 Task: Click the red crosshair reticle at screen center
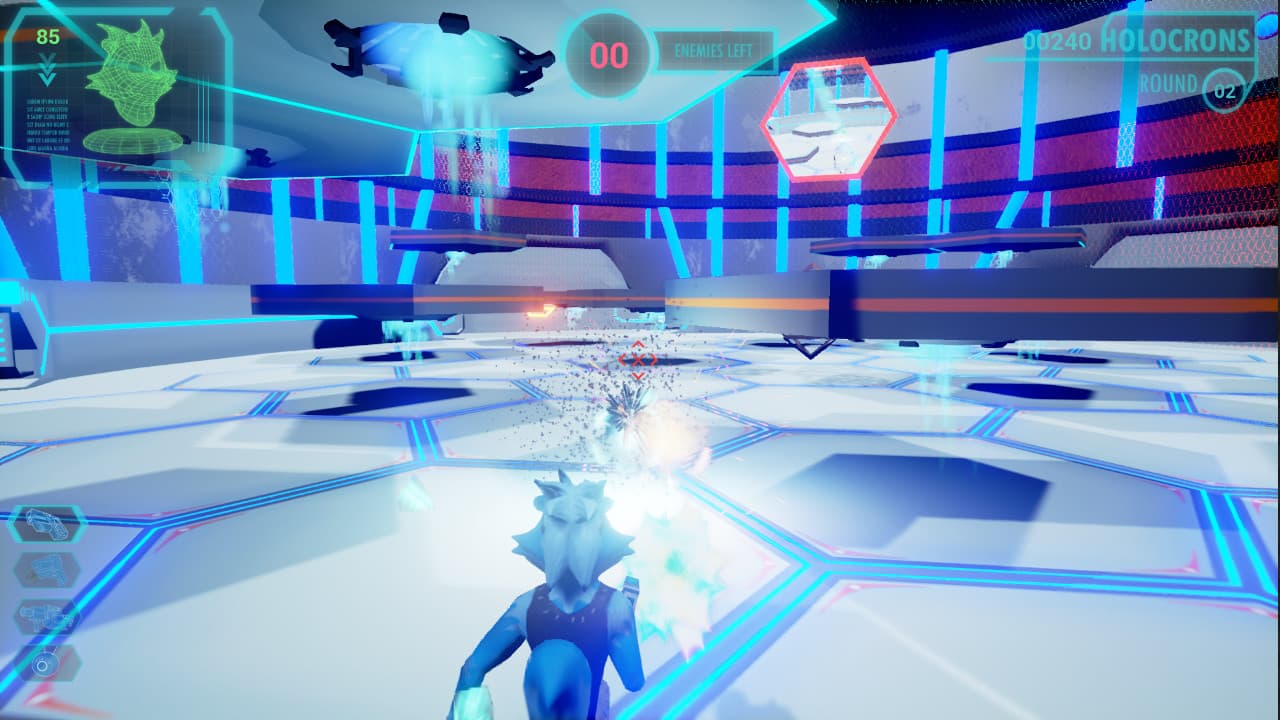637,358
